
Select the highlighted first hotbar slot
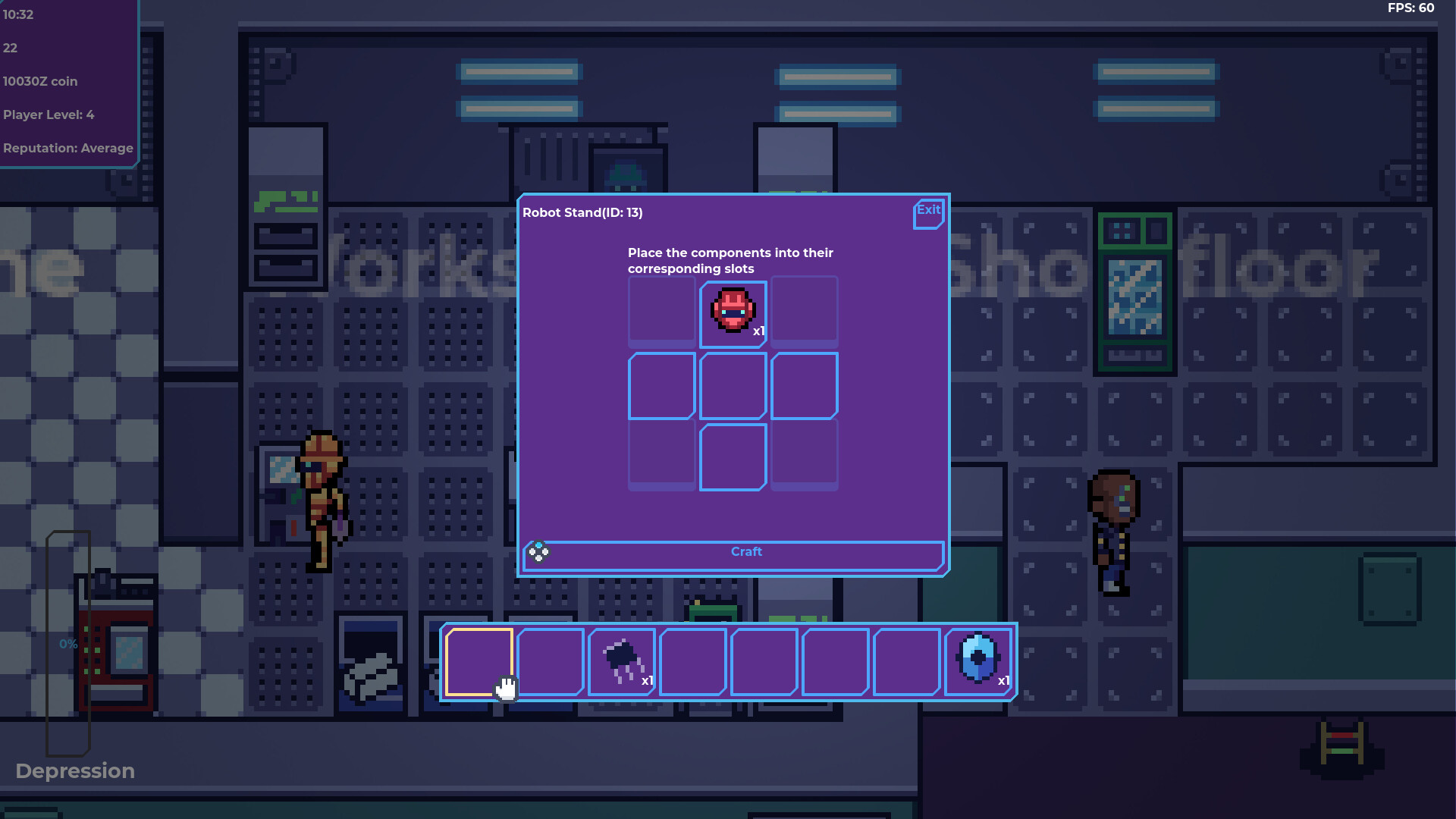click(x=479, y=660)
